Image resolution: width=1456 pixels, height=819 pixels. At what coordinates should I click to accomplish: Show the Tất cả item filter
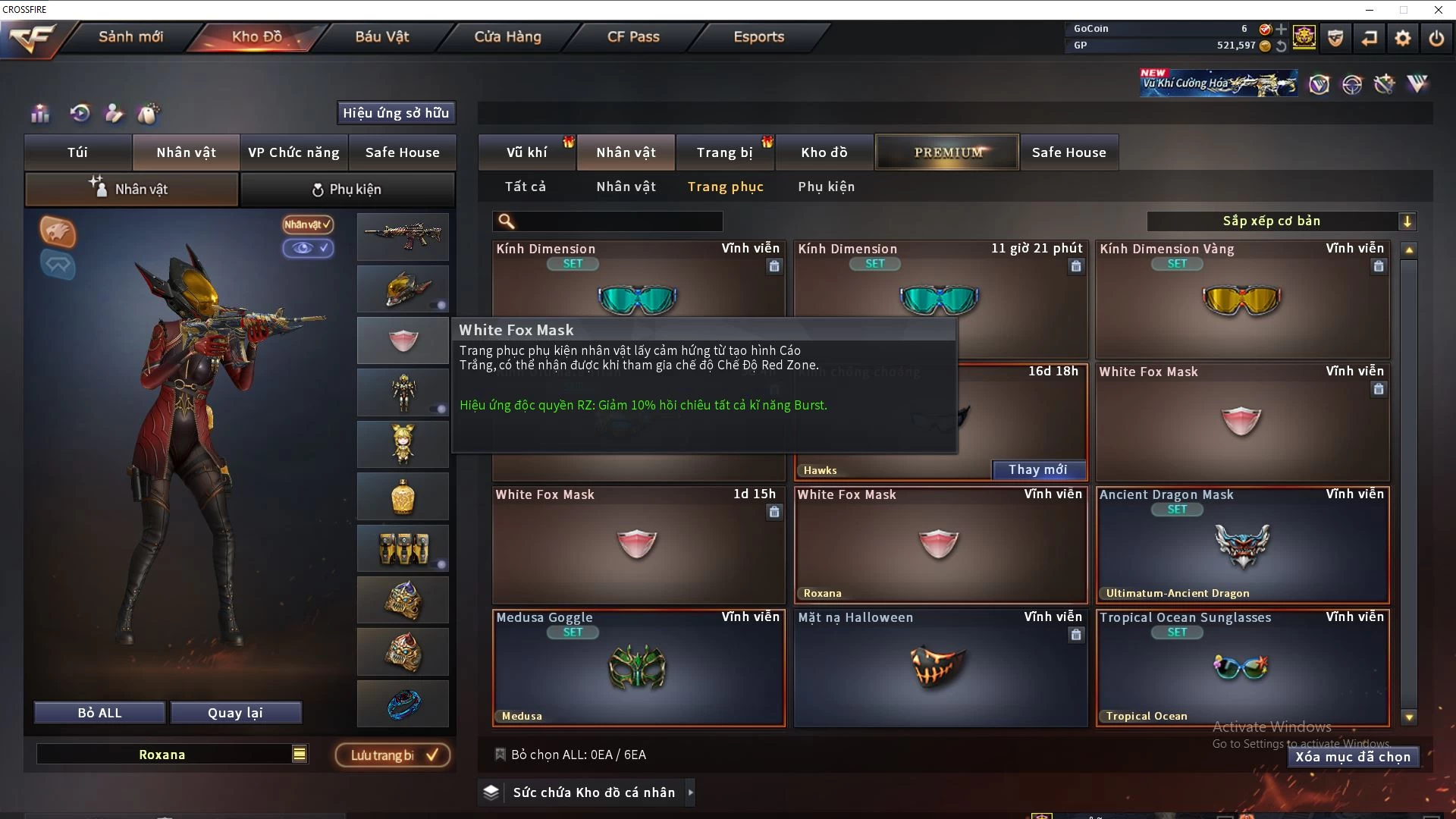[526, 187]
